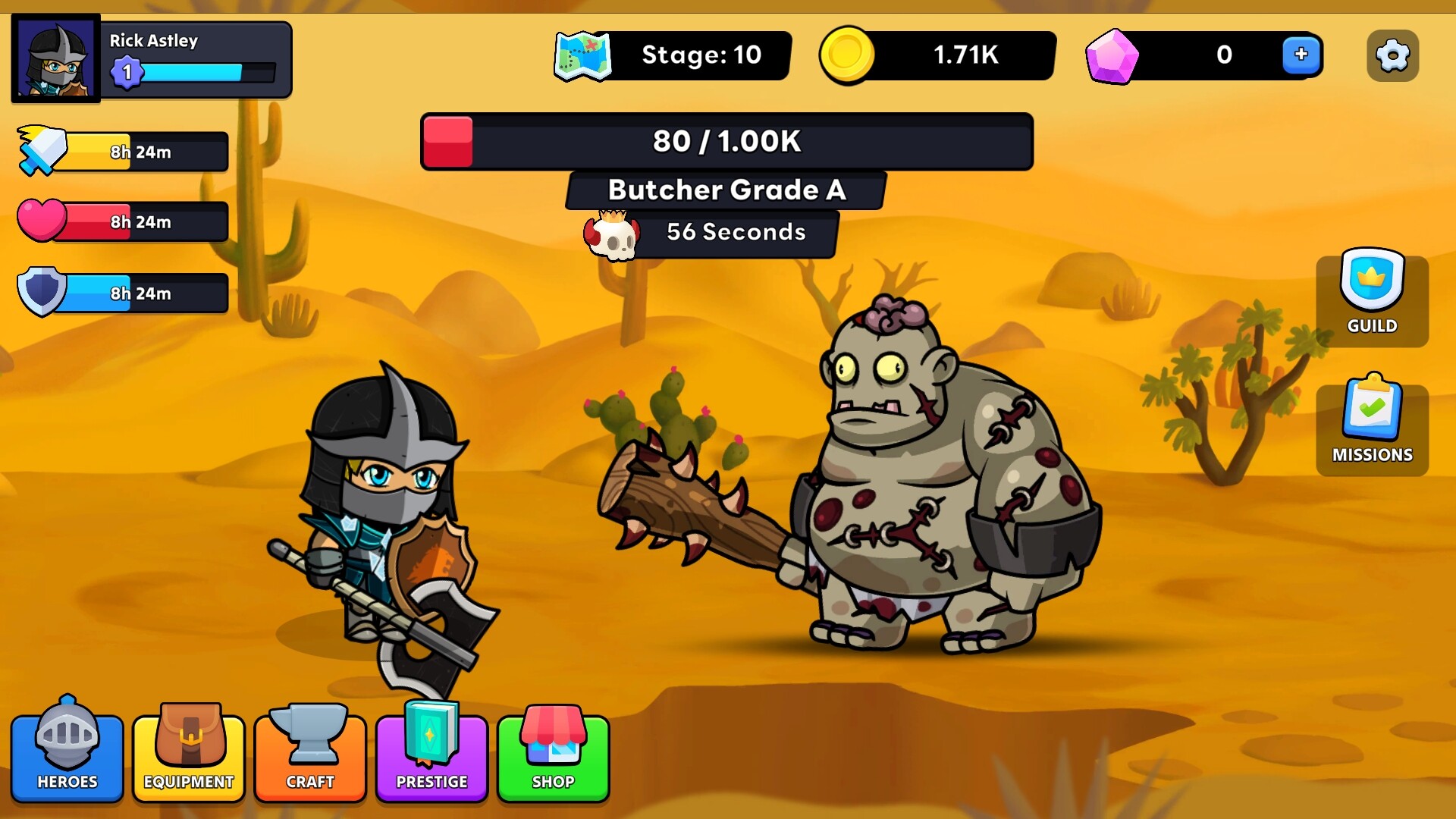This screenshot has width=1456, height=819.
Task: Open the Guild shield panel
Action: tap(1371, 296)
